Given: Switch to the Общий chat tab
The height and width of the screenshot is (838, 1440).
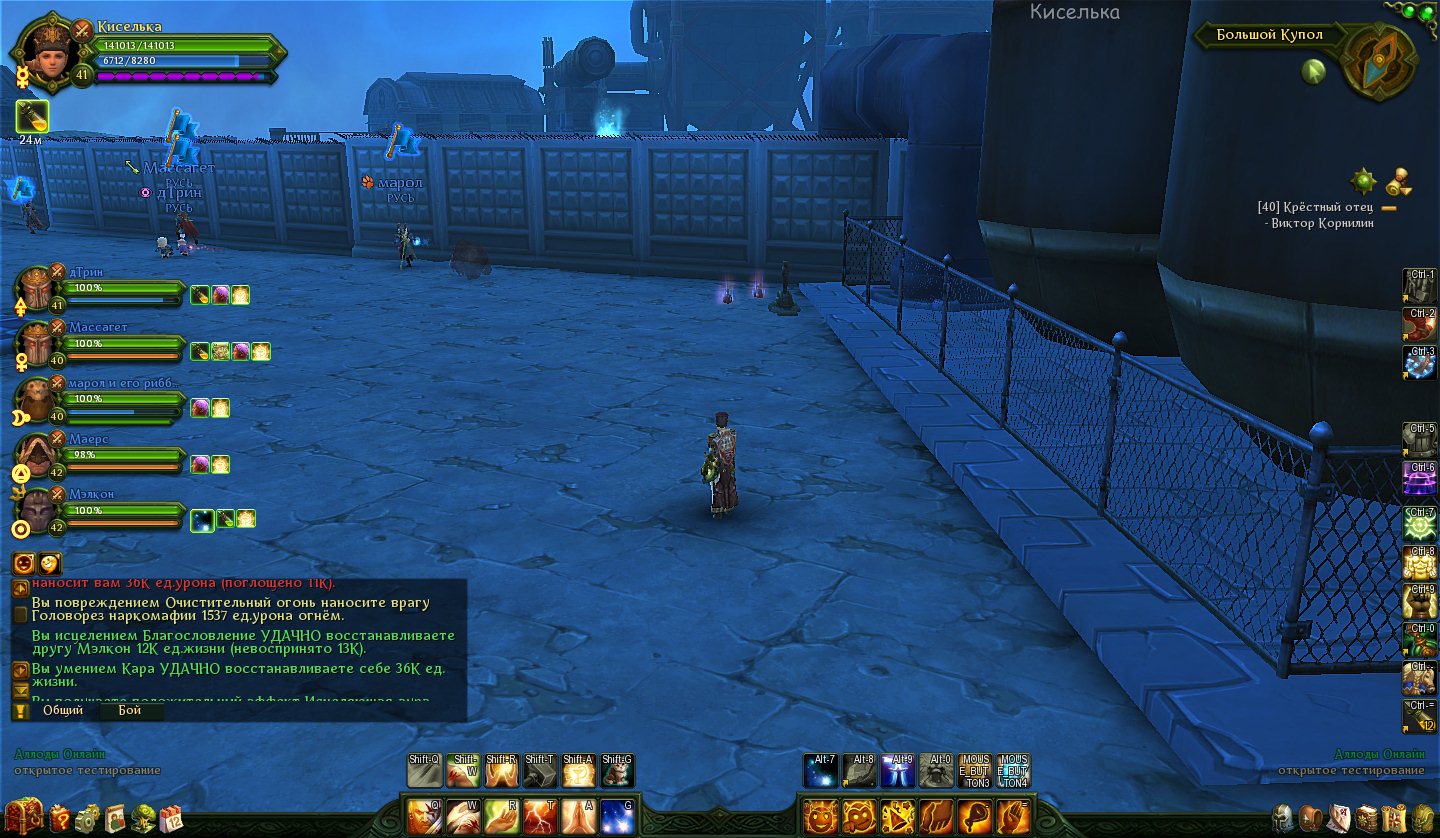Looking at the screenshot, I should 63,710.
